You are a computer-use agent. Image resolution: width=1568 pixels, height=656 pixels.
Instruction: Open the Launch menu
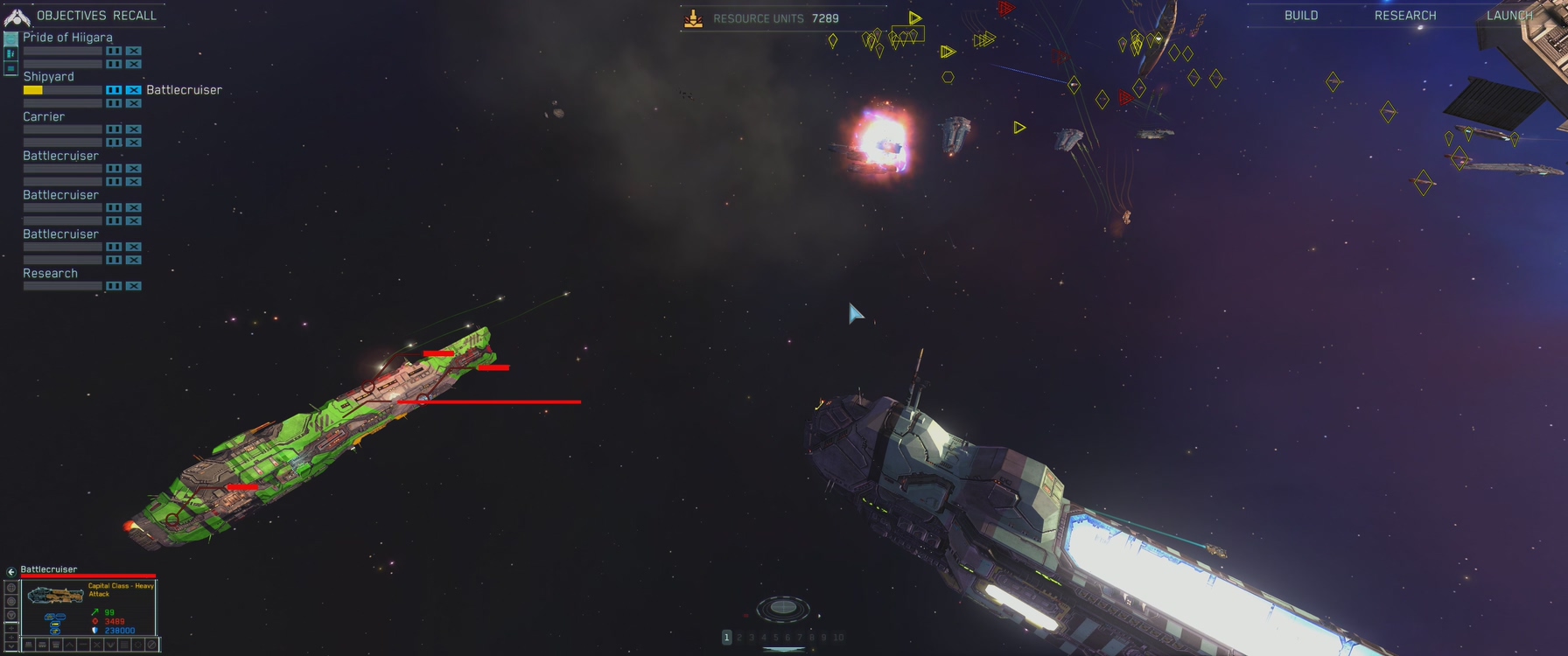coord(1508,16)
